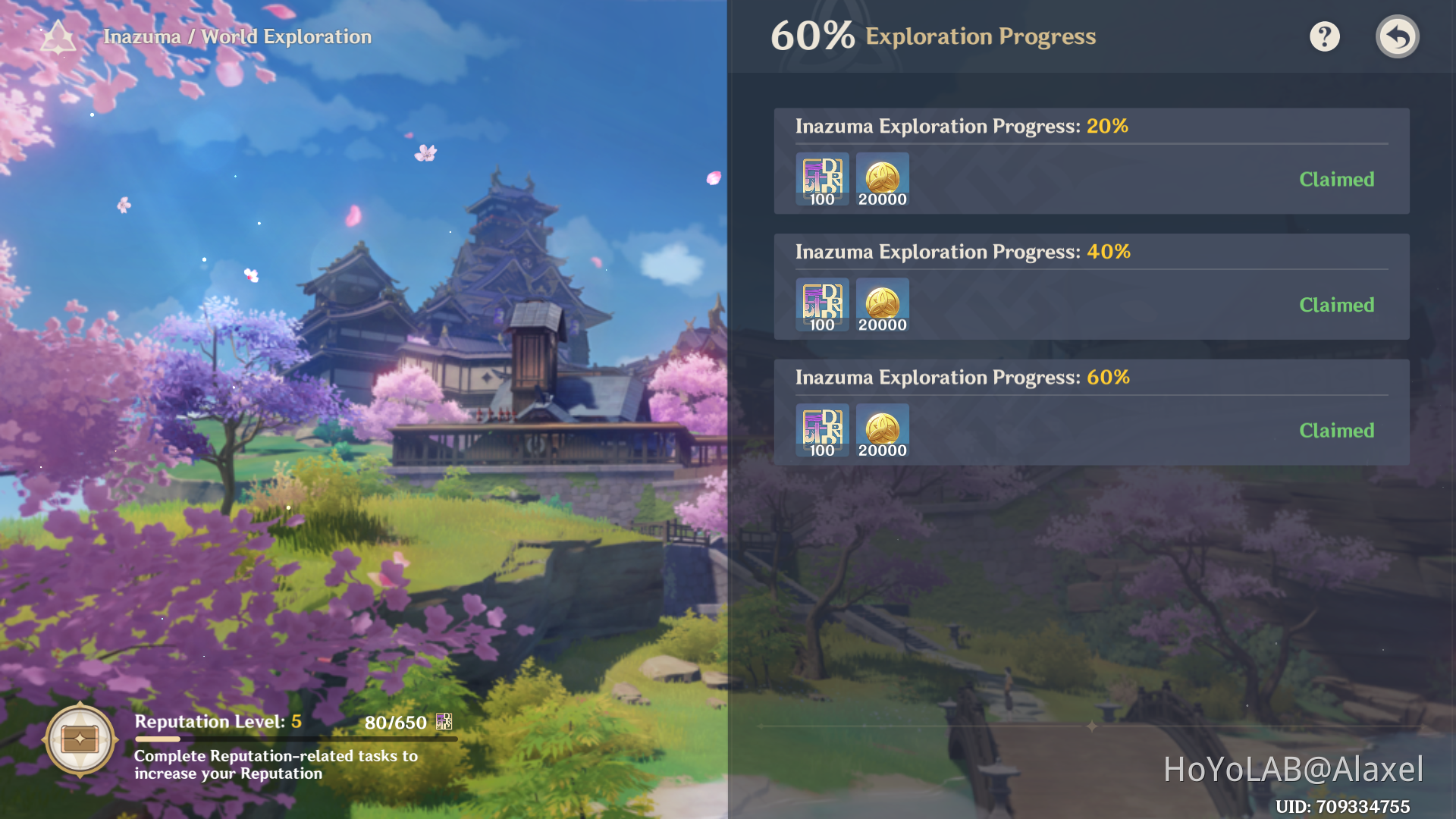
Task: Open the Inazuma / World Exploration breadcrumb
Action: pos(235,36)
